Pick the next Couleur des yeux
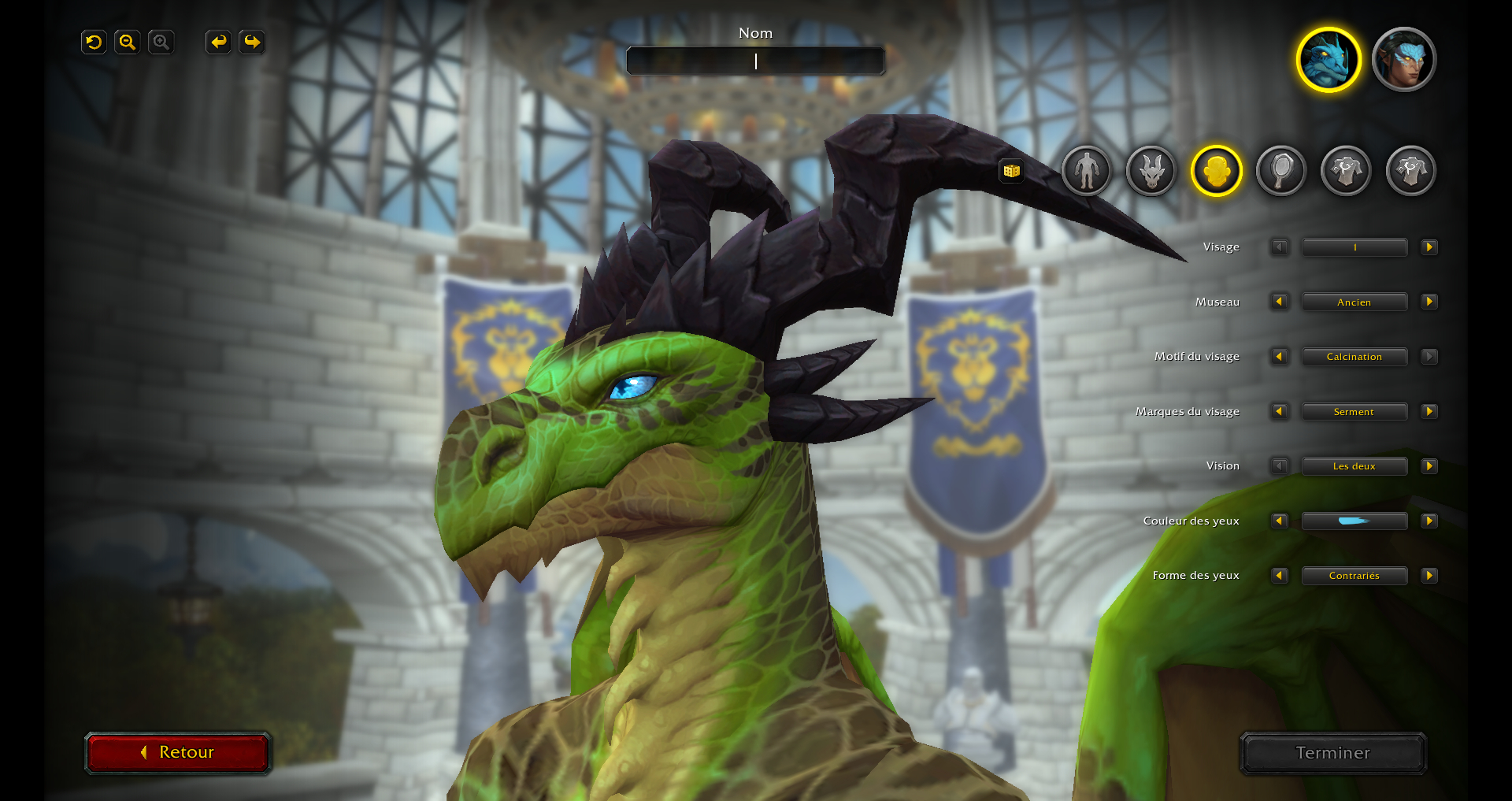 coord(1429,521)
